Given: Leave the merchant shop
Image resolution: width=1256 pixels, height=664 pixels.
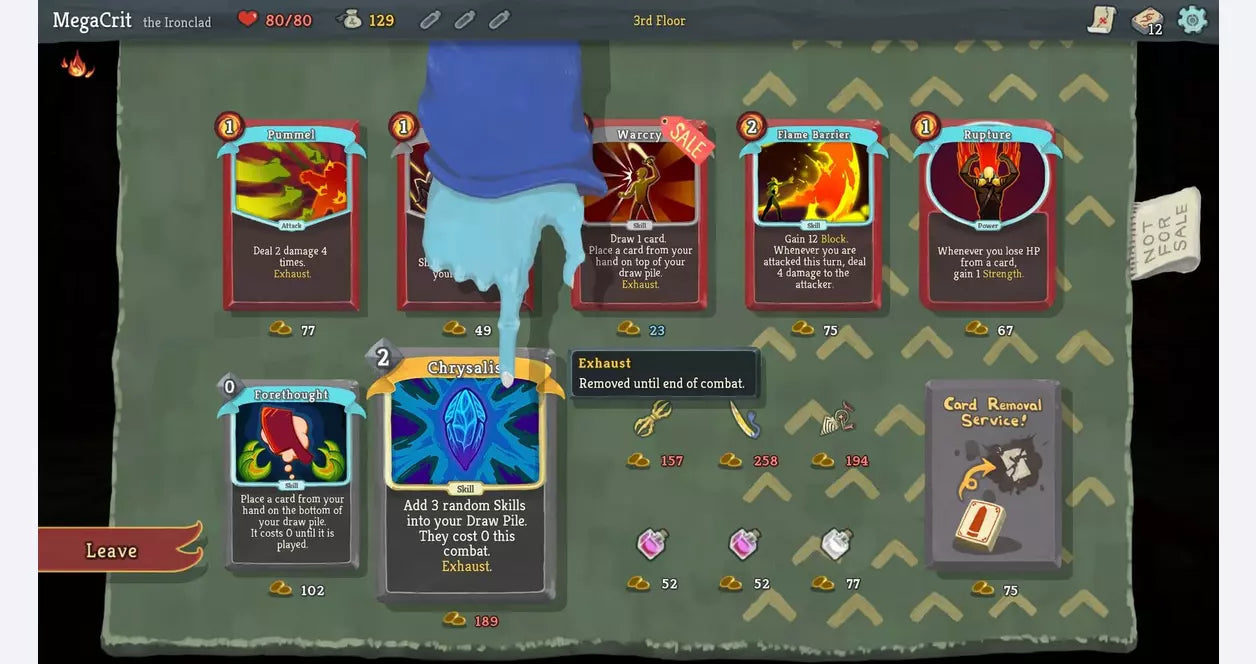Looking at the screenshot, I should 112,550.
